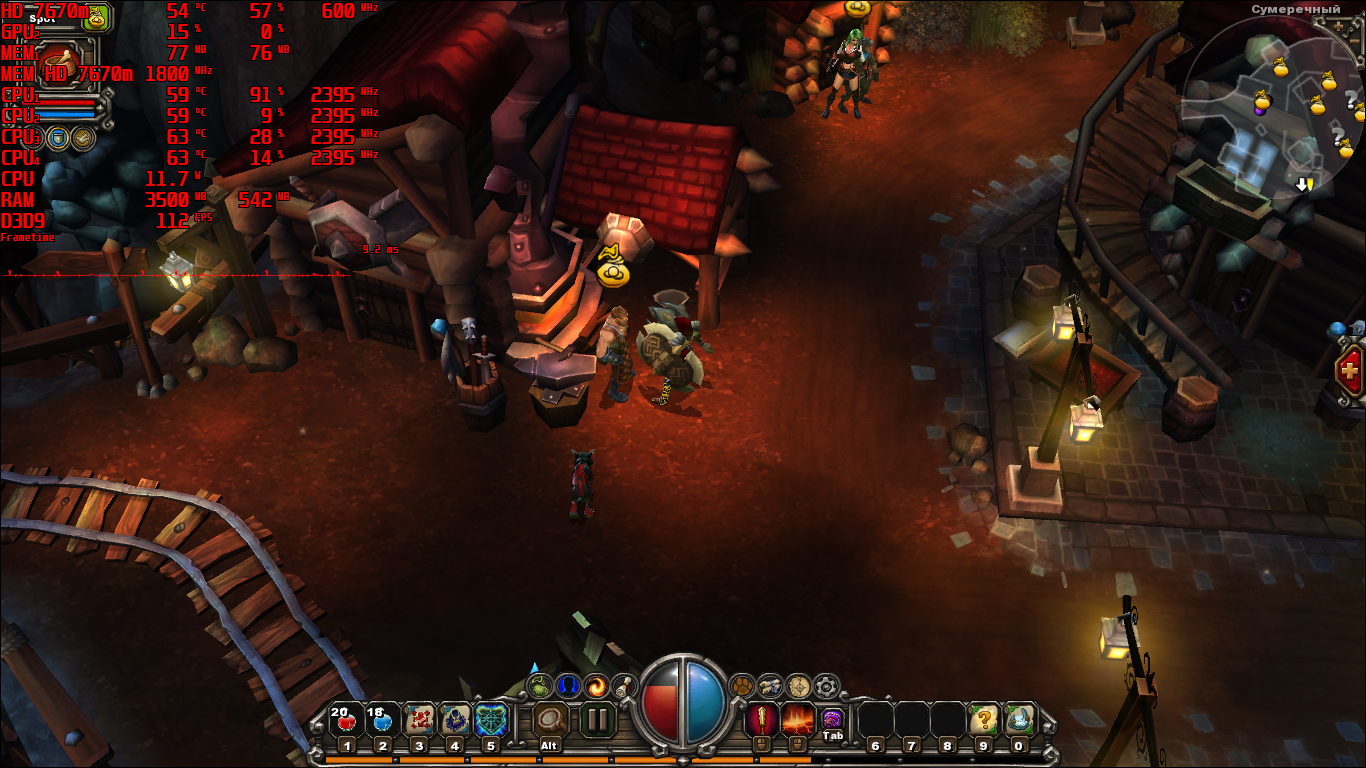Image resolution: width=1366 pixels, height=768 pixels.
Task: Click the red plus button on the right edge
Action: (x=1351, y=372)
